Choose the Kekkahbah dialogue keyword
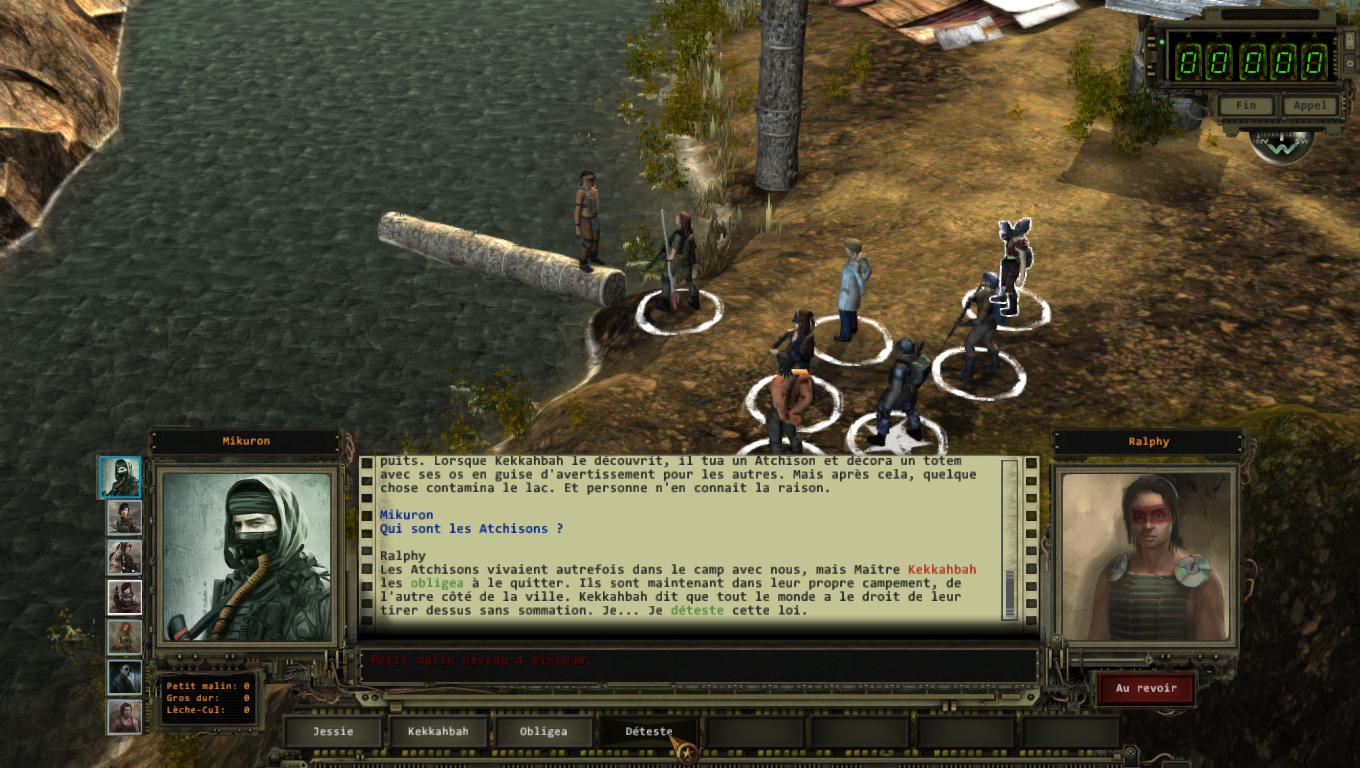Screen dimensions: 1360x768 pos(438,731)
